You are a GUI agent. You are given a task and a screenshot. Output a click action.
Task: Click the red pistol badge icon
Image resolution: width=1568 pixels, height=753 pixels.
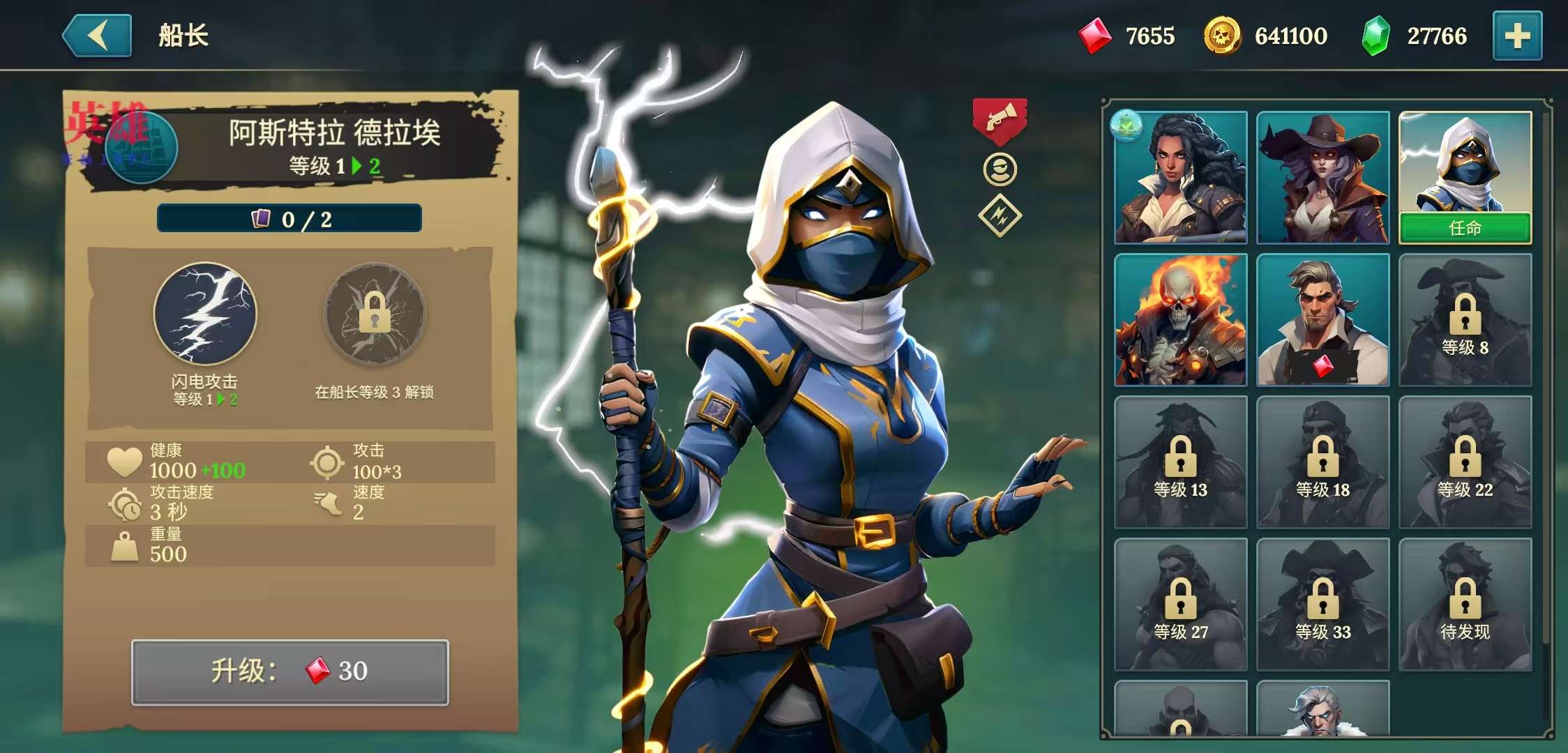click(x=1000, y=120)
